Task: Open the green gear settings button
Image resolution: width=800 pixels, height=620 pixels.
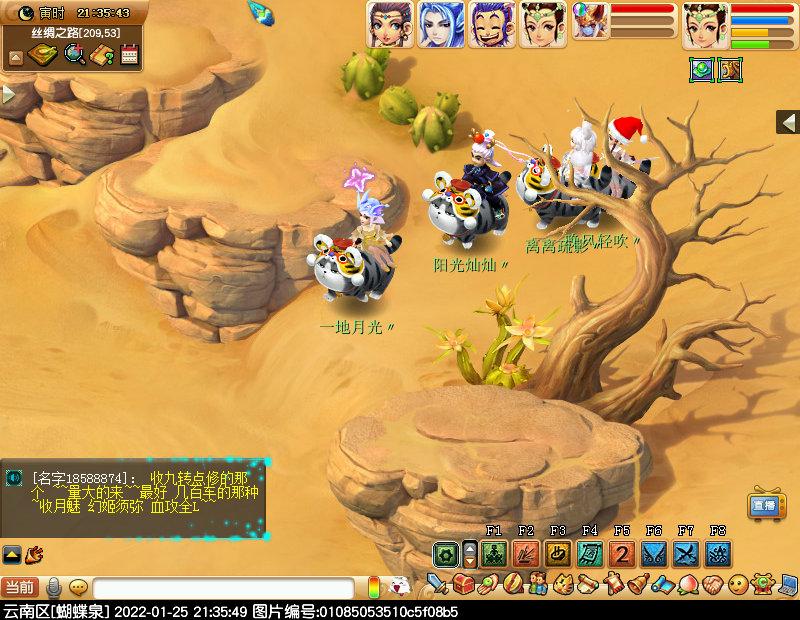Action: click(446, 553)
